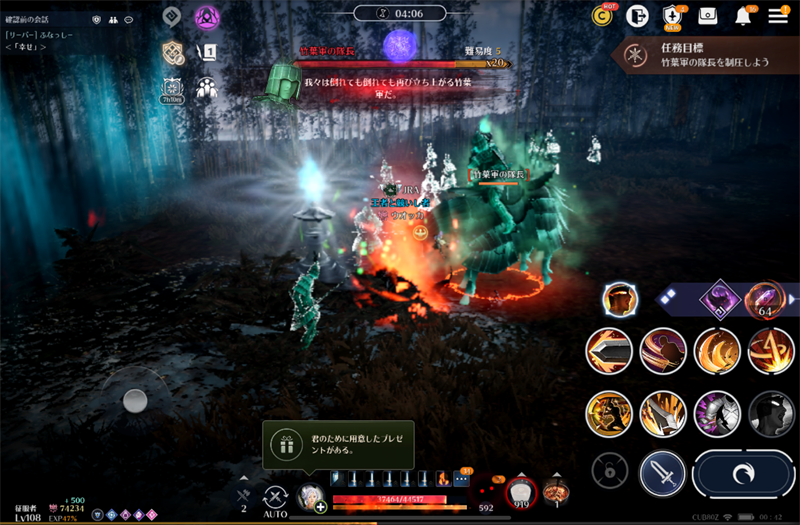Toggle the target lock icon
The image size is (800, 525).
click(607, 469)
